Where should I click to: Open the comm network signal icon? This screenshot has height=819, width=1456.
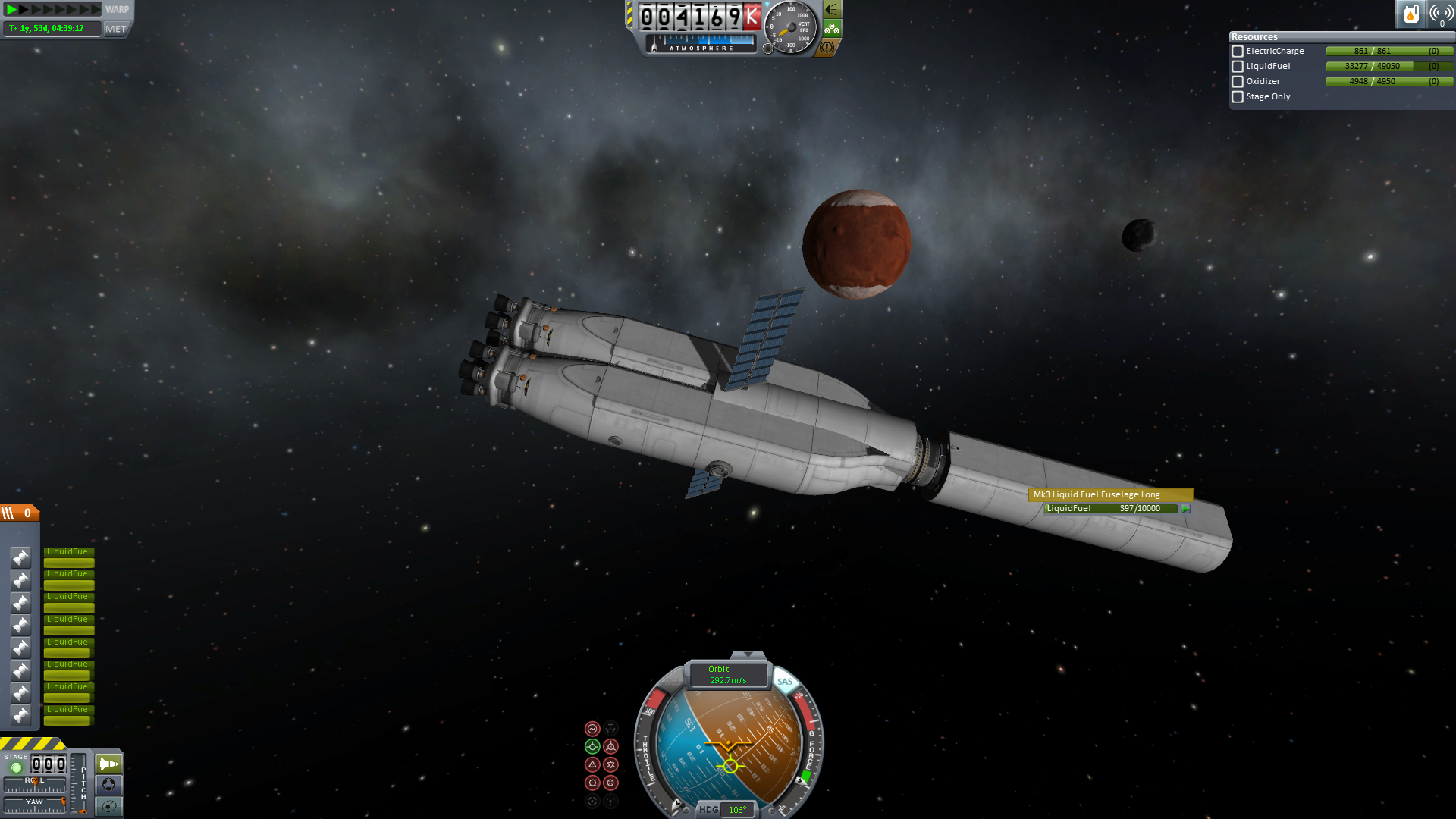(x=1440, y=14)
